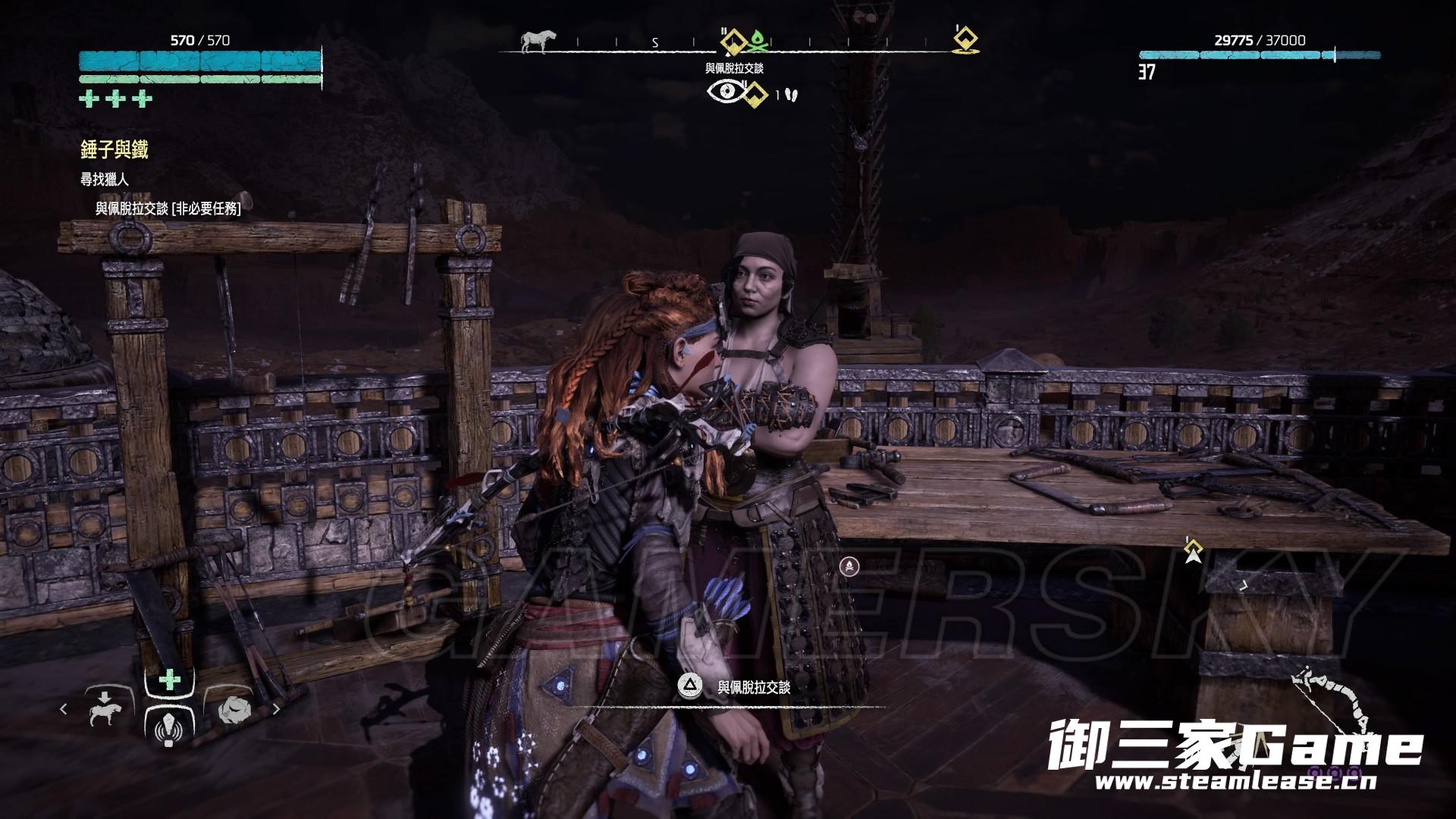This screenshot has height=819, width=1456.
Task: Choose the rock tool slot
Action: [232, 711]
